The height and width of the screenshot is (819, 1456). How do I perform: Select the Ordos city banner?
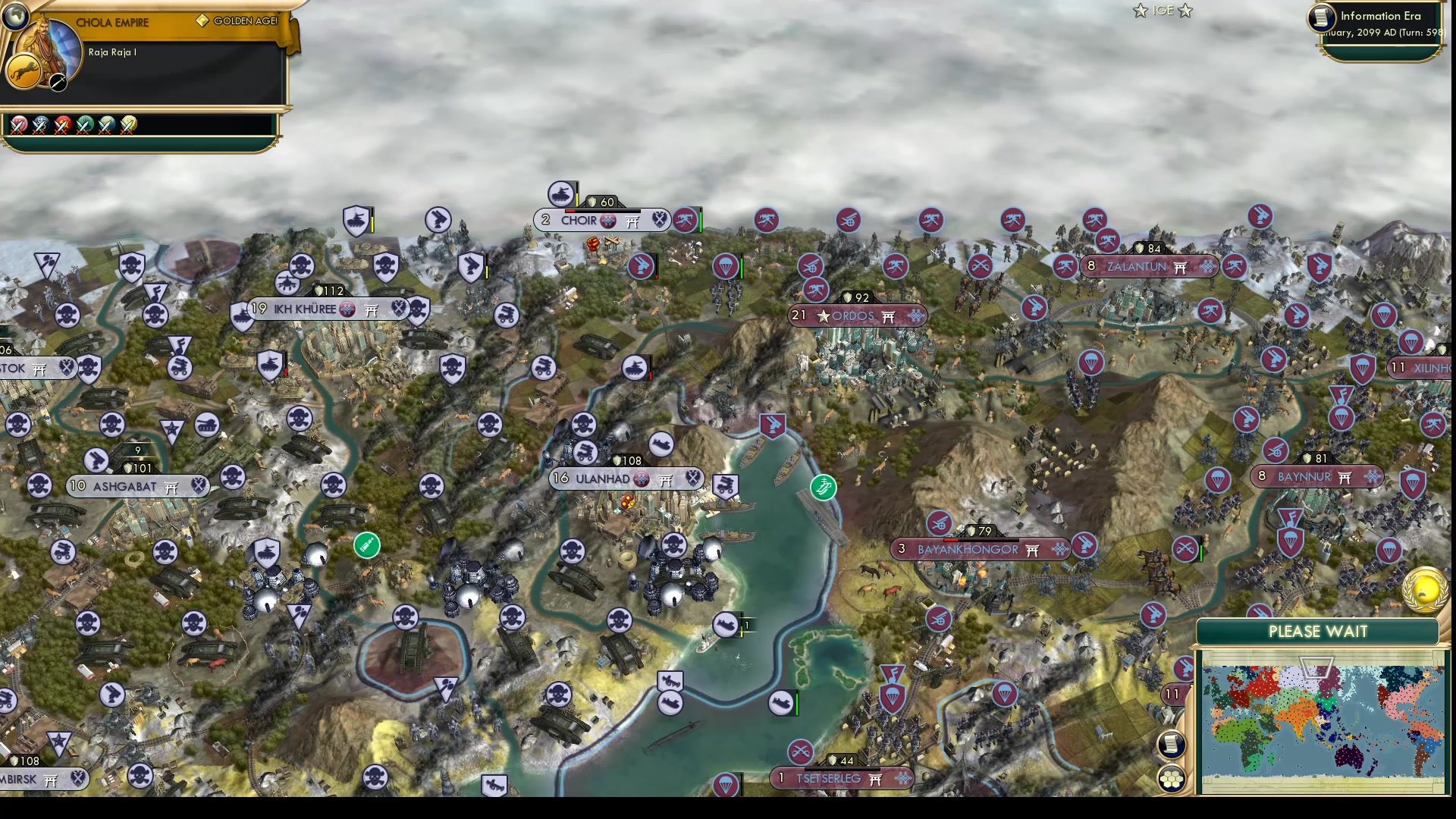click(x=857, y=316)
